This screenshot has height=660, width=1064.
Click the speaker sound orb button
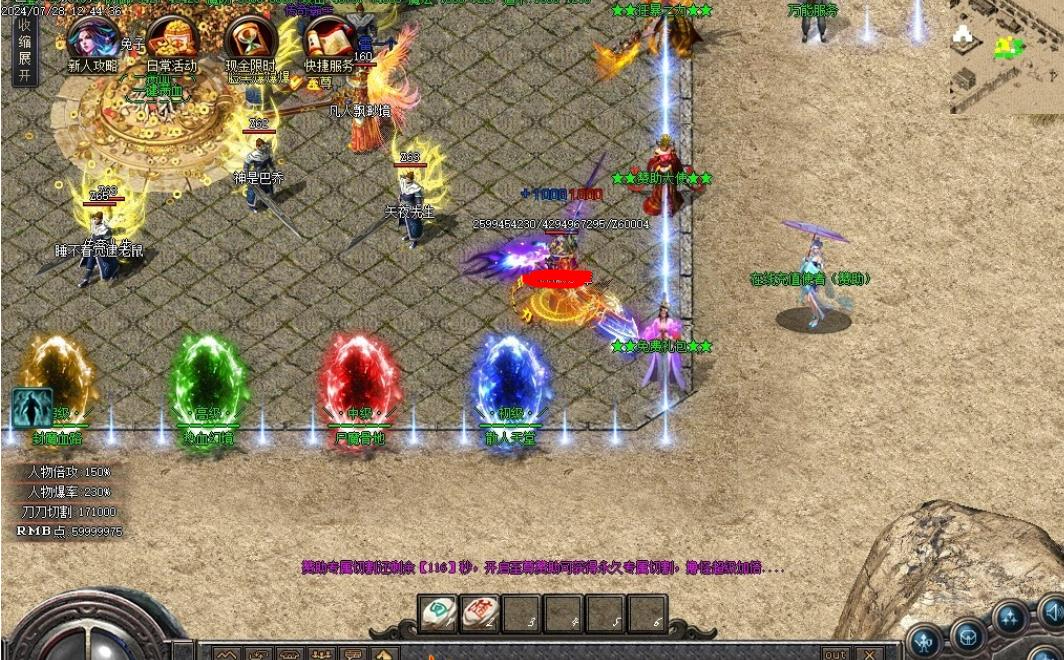pyautogui.click(x=1050, y=610)
